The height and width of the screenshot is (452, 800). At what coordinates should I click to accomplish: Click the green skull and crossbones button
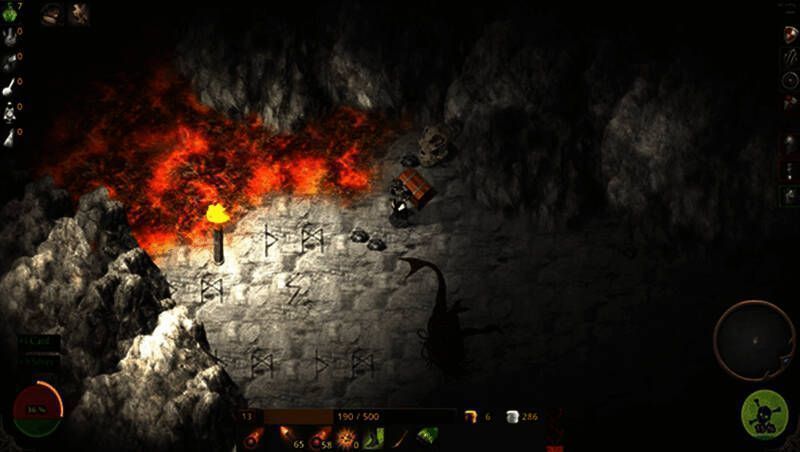click(765, 415)
